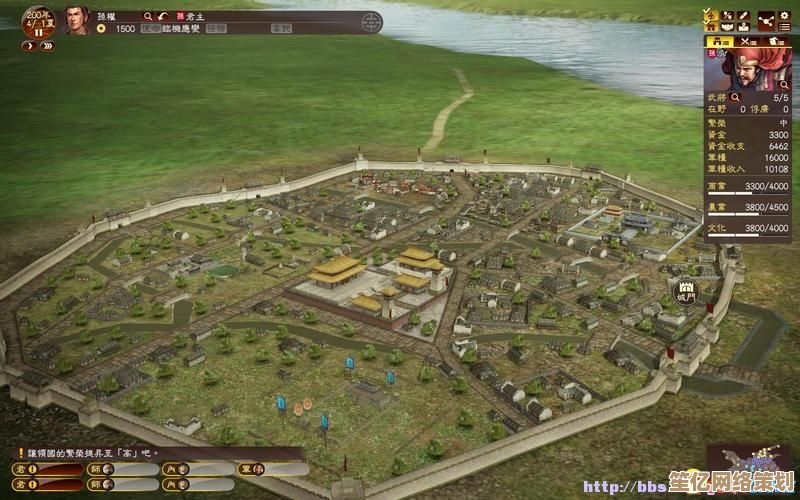
Task: Open Sun Quan's portrait in the top bar
Action: (76, 19)
